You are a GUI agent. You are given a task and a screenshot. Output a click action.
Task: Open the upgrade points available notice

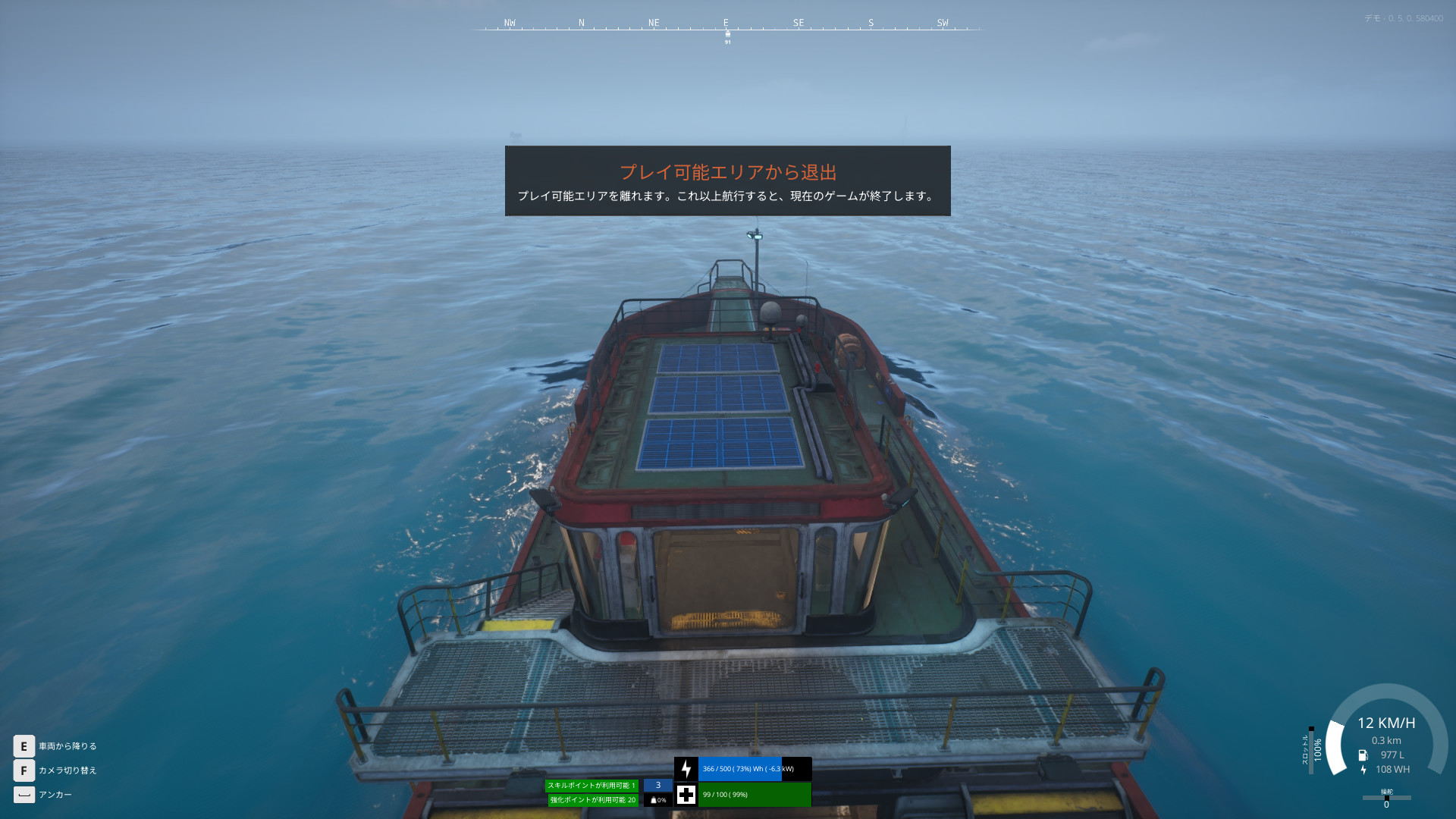pyautogui.click(x=593, y=800)
